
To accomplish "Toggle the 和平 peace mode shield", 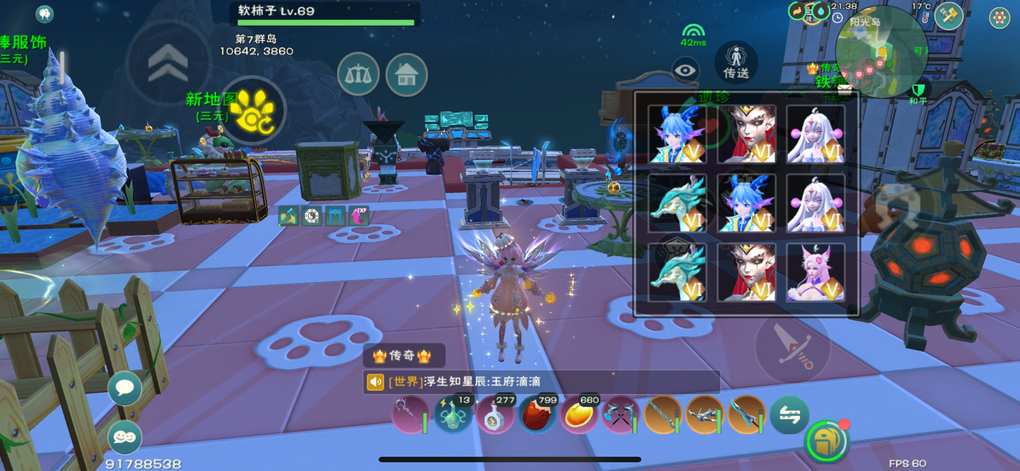I will click(x=918, y=91).
